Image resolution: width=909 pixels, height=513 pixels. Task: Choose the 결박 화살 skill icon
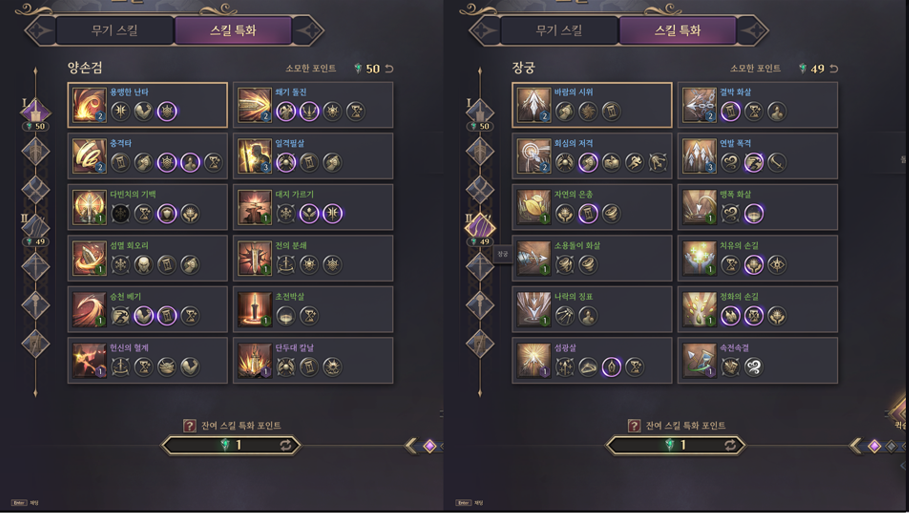699,105
